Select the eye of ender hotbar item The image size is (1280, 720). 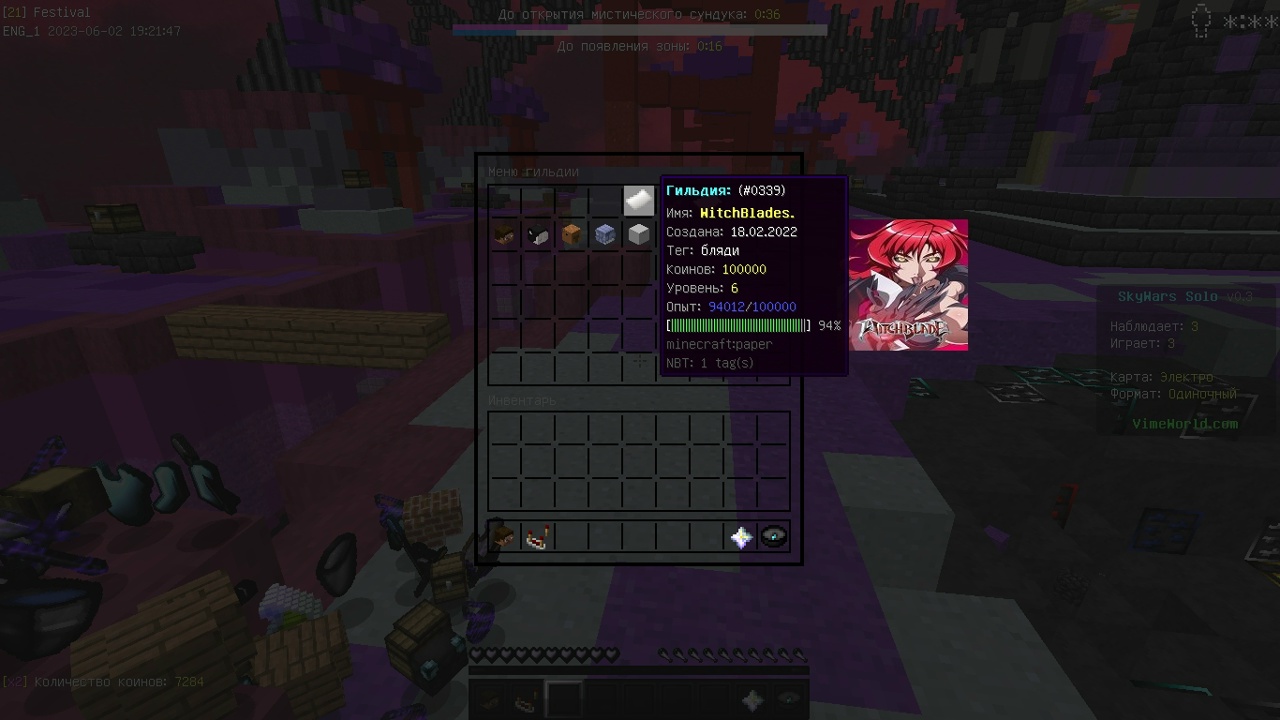[x=775, y=536]
